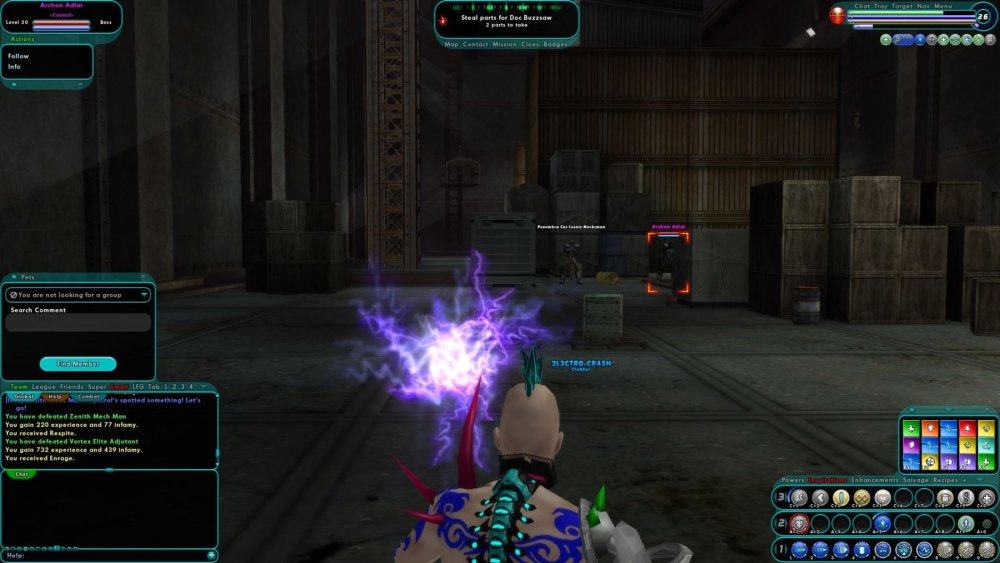Open the Friends tab
This screenshot has width=1000, height=563.
tap(71, 386)
